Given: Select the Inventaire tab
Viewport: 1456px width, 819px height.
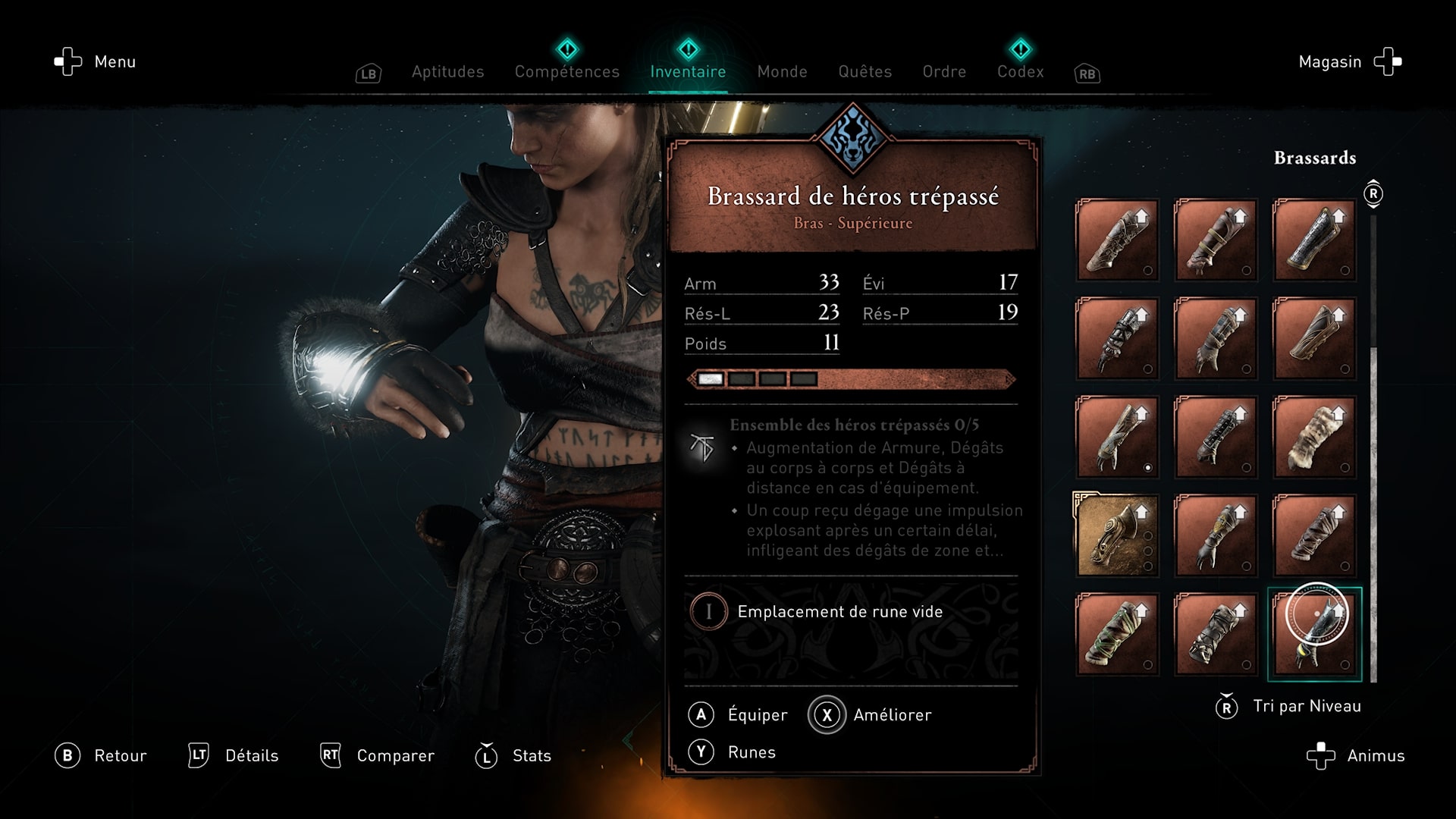Looking at the screenshot, I should pos(688,72).
